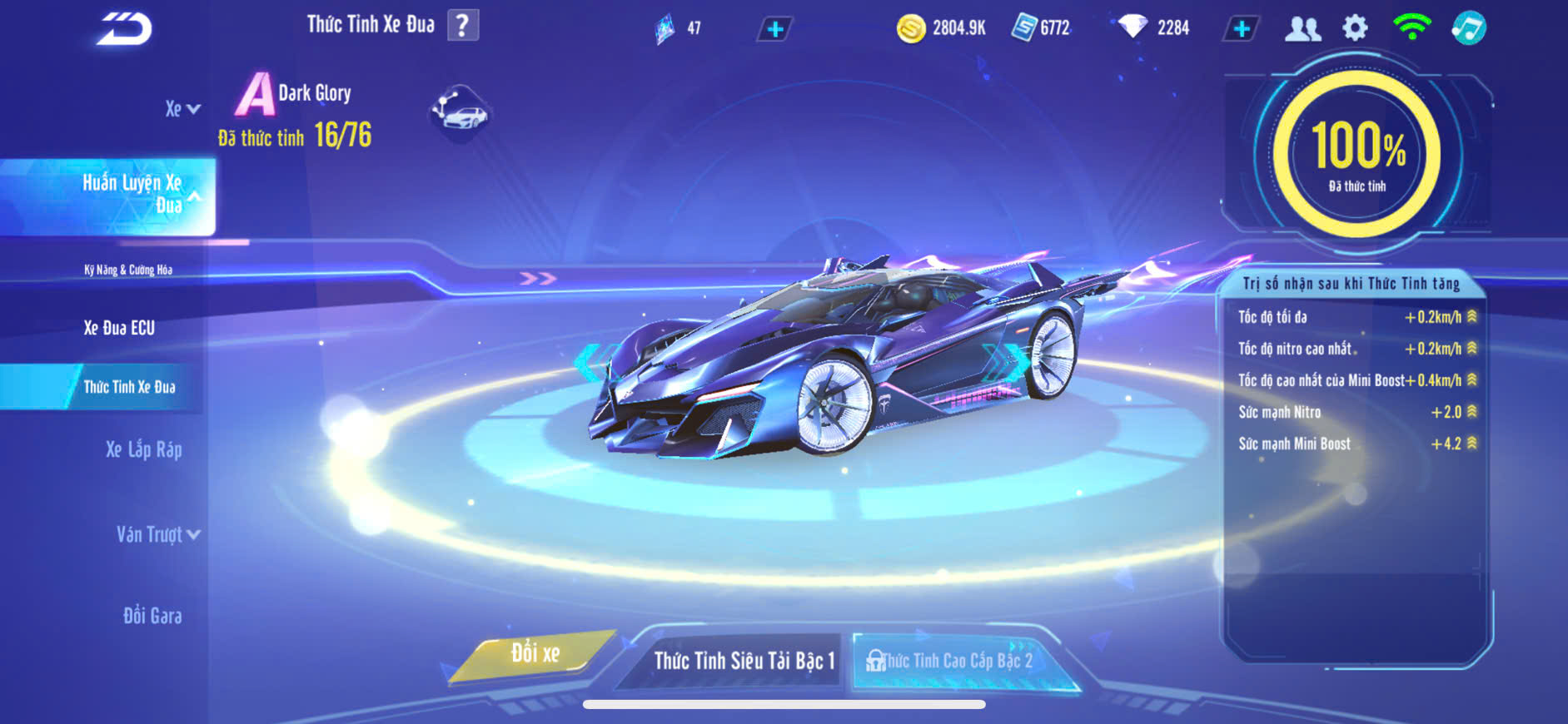Open the car awakening tree icon

pyautogui.click(x=460, y=112)
